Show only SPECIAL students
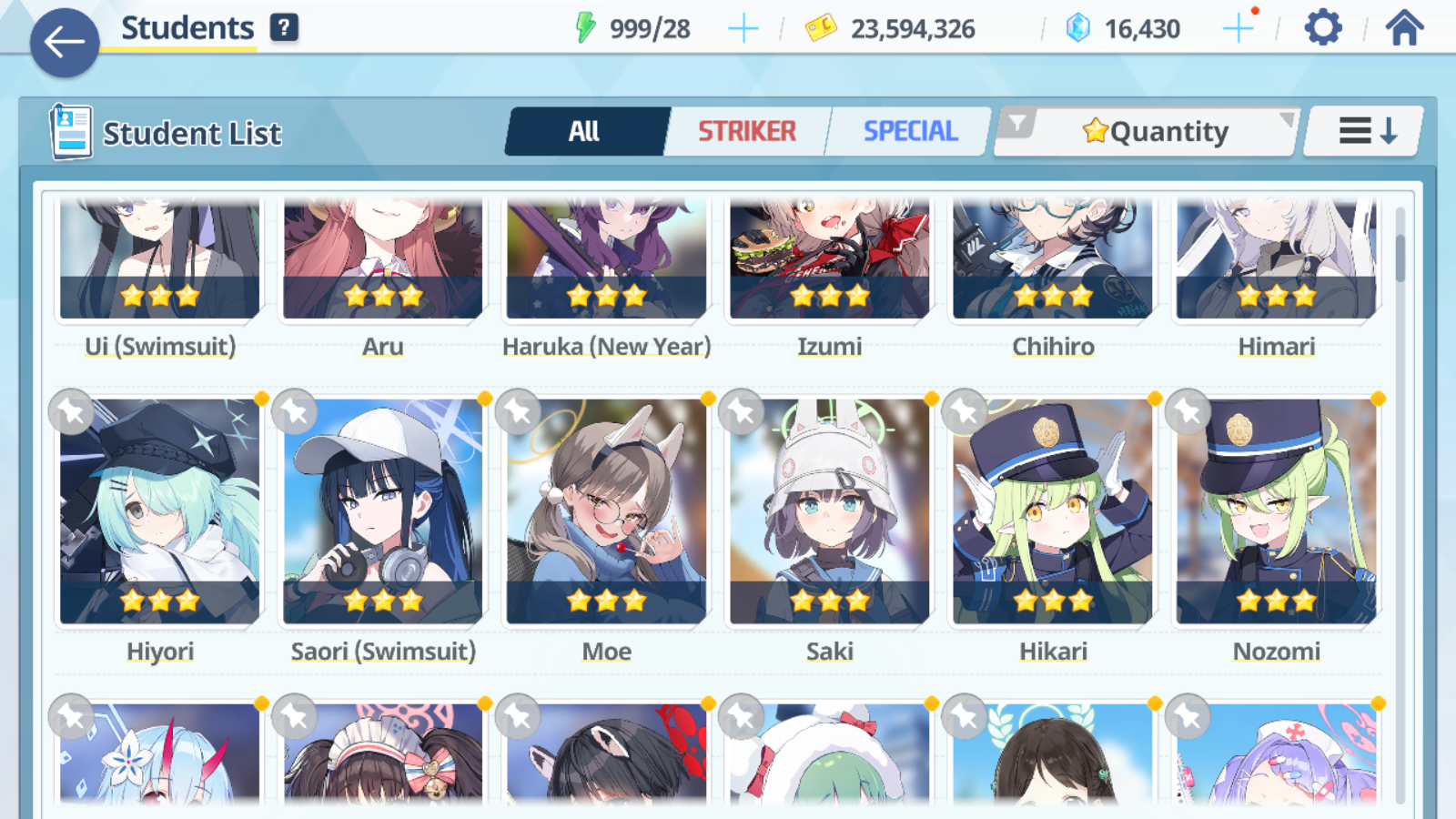The image size is (1456, 819). tap(910, 132)
